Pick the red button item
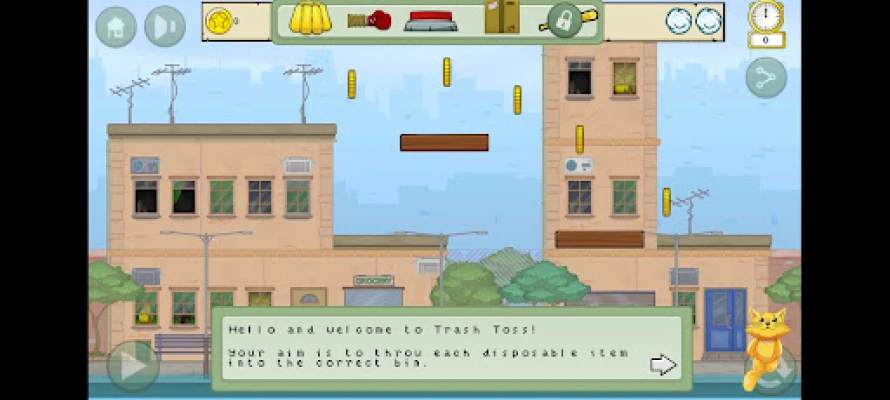 pos(431,21)
